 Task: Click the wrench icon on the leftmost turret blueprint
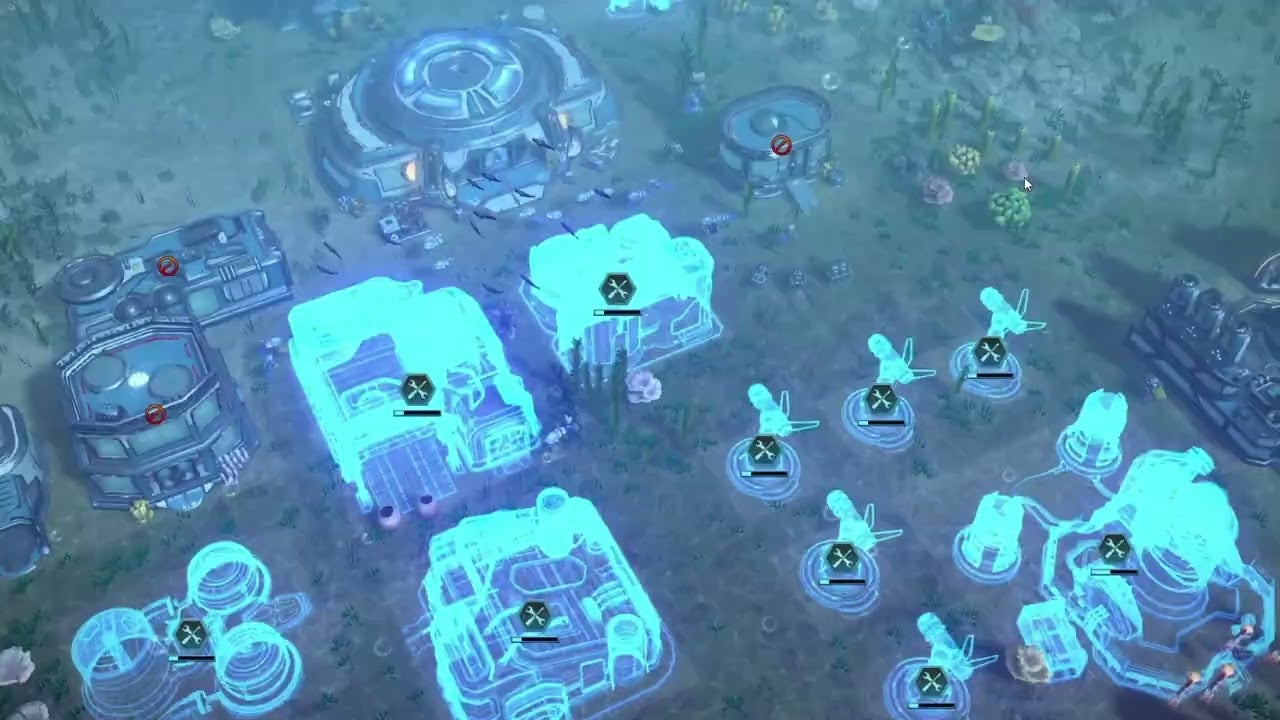(765, 450)
